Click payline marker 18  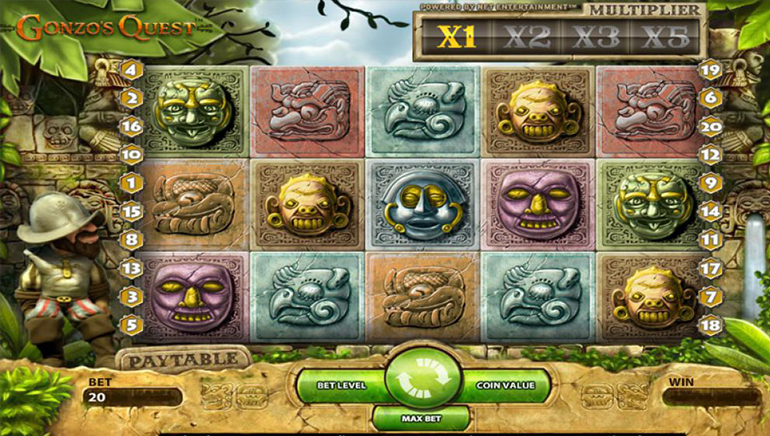[711, 324]
